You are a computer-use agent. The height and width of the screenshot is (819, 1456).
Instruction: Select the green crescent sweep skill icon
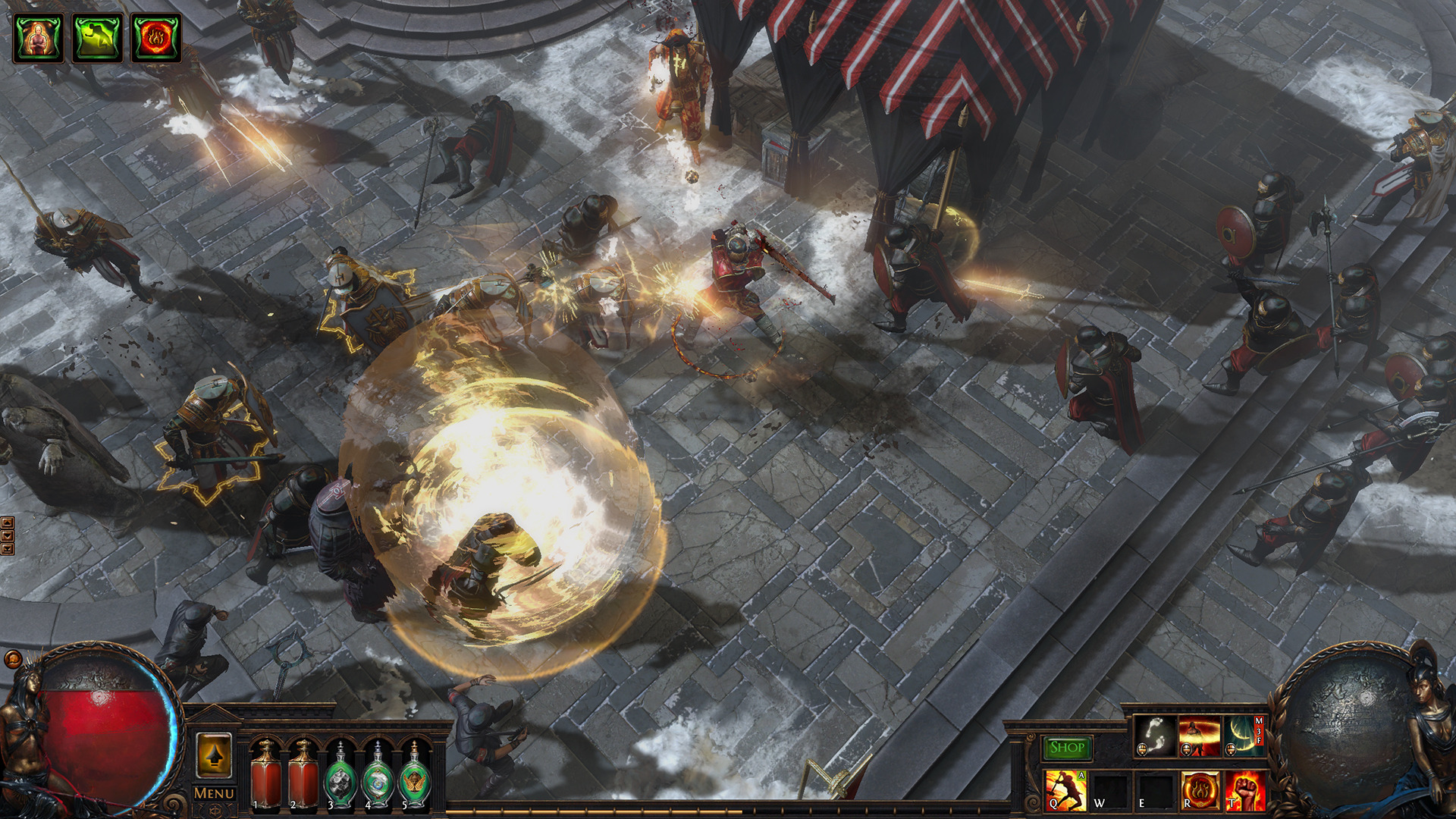coord(1244,736)
